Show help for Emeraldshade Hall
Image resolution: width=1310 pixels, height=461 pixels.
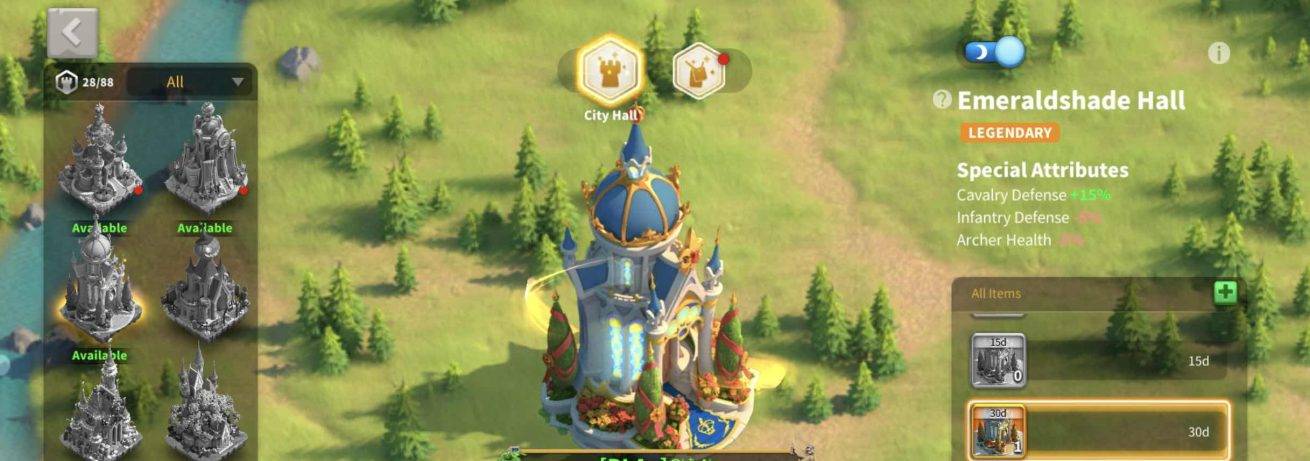[941, 99]
